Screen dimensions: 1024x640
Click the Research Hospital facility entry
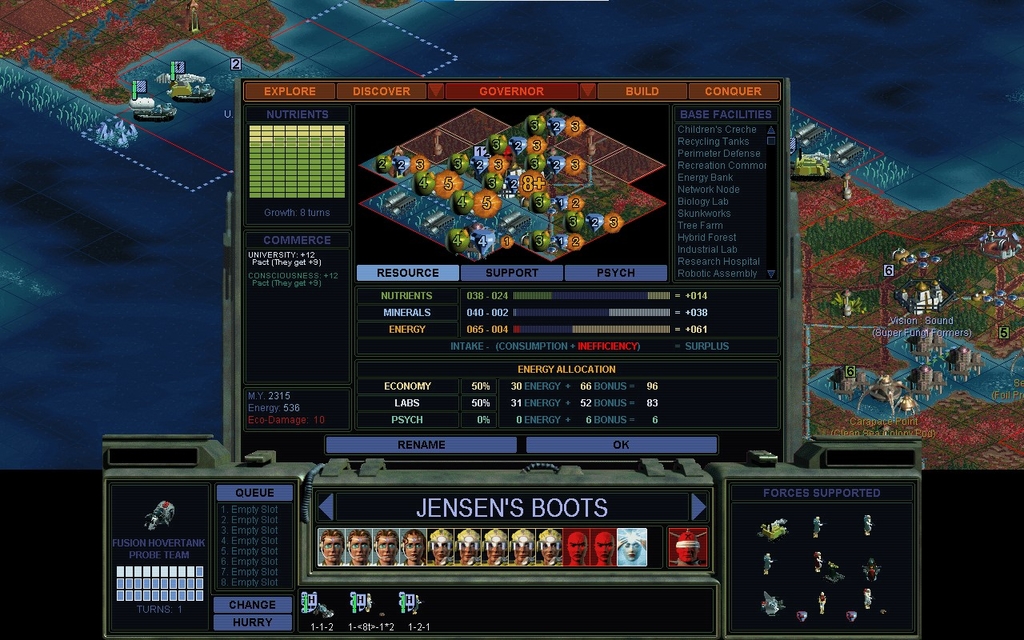pos(719,262)
